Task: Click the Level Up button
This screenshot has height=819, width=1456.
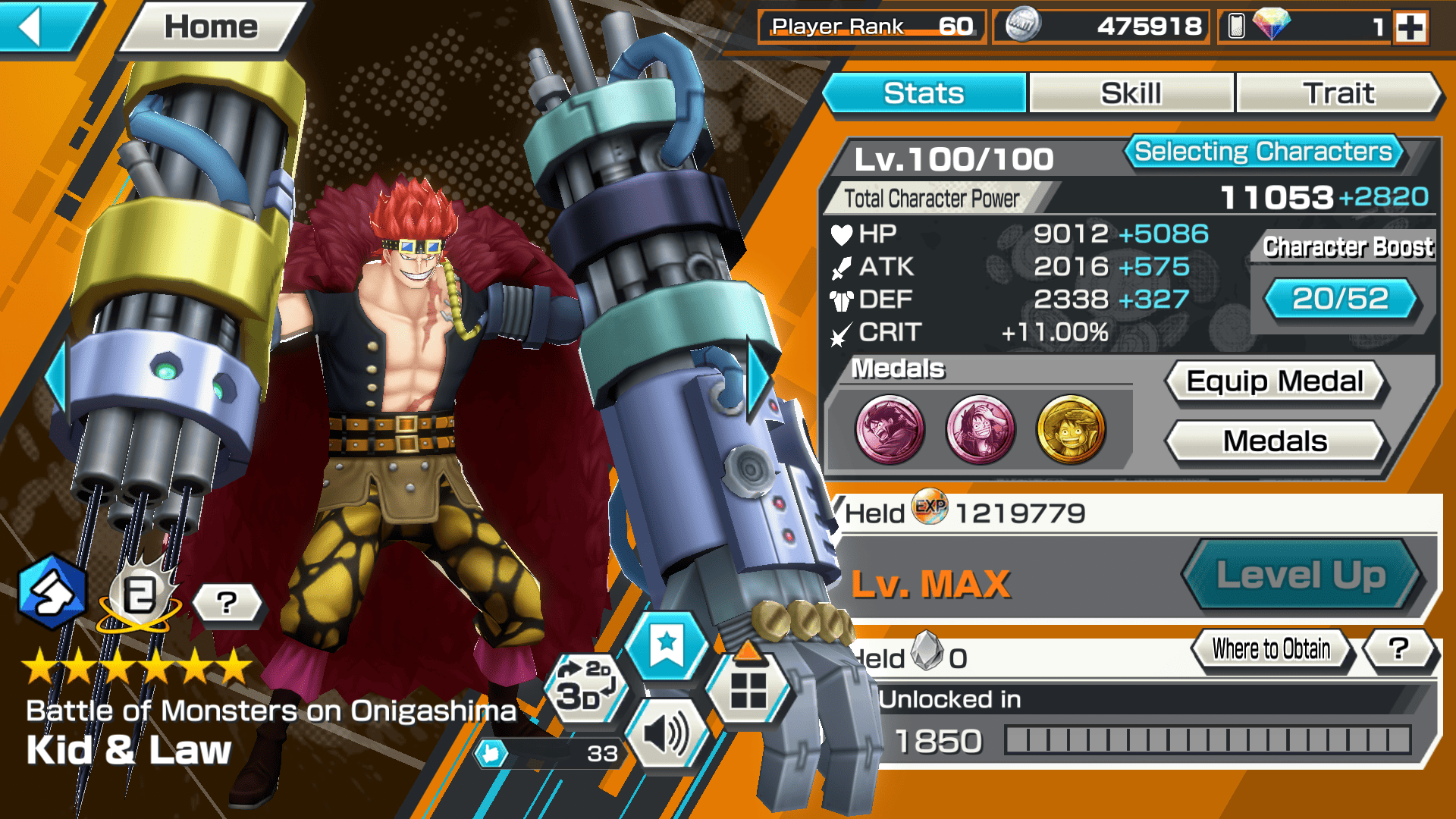Action: coord(1301,575)
